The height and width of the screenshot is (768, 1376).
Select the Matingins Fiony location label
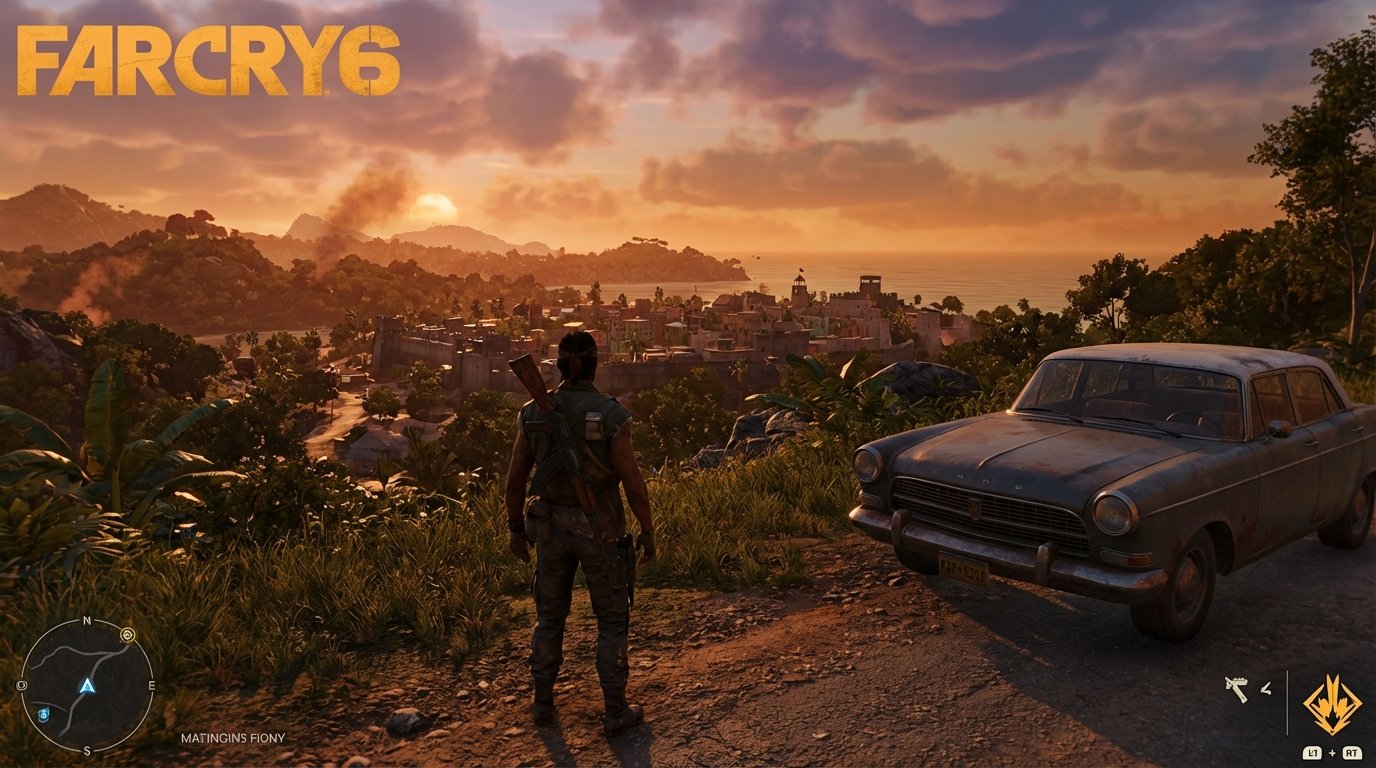[235, 737]
